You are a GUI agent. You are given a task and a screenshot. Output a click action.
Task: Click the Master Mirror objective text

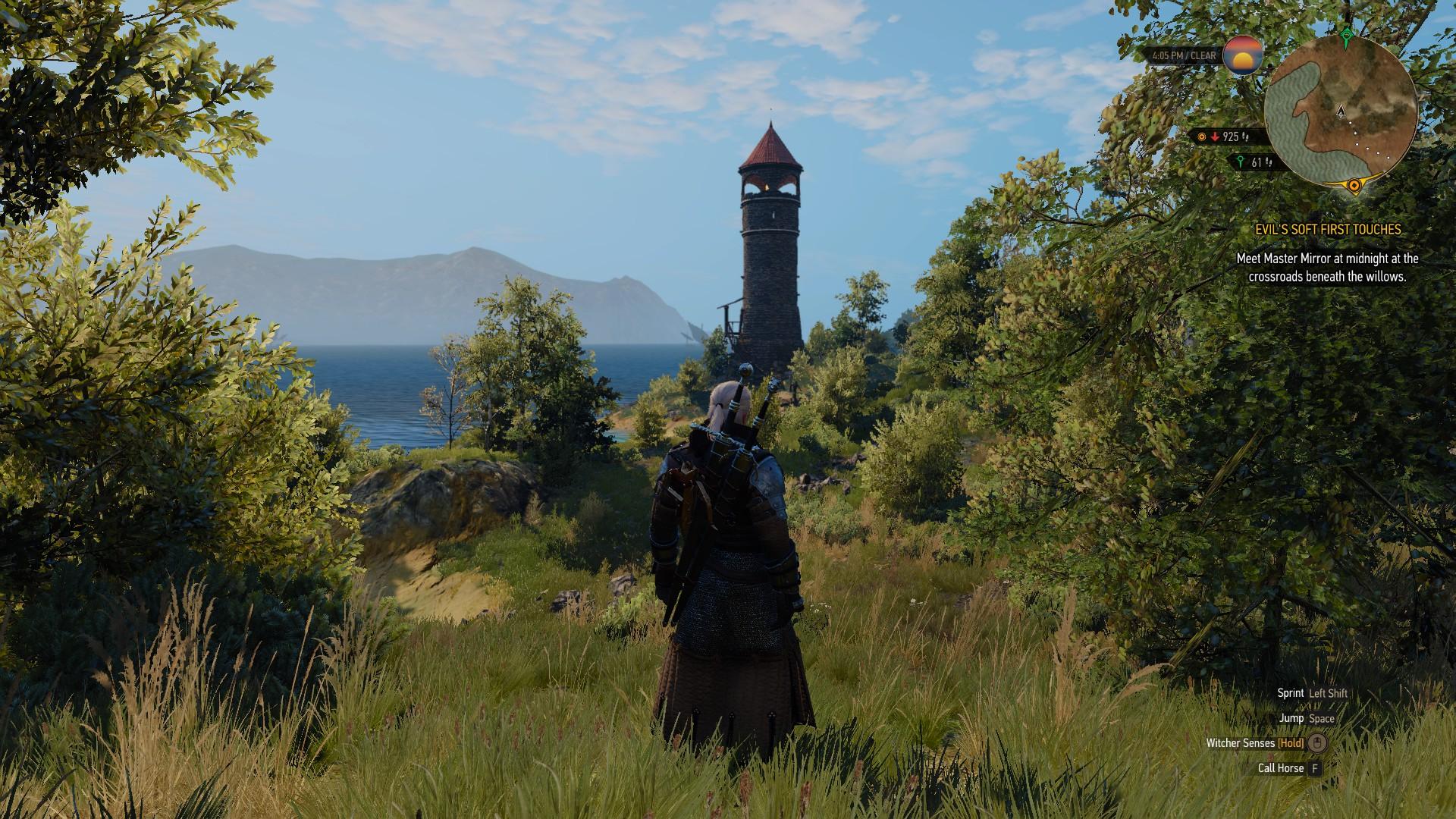(1327, 268)
